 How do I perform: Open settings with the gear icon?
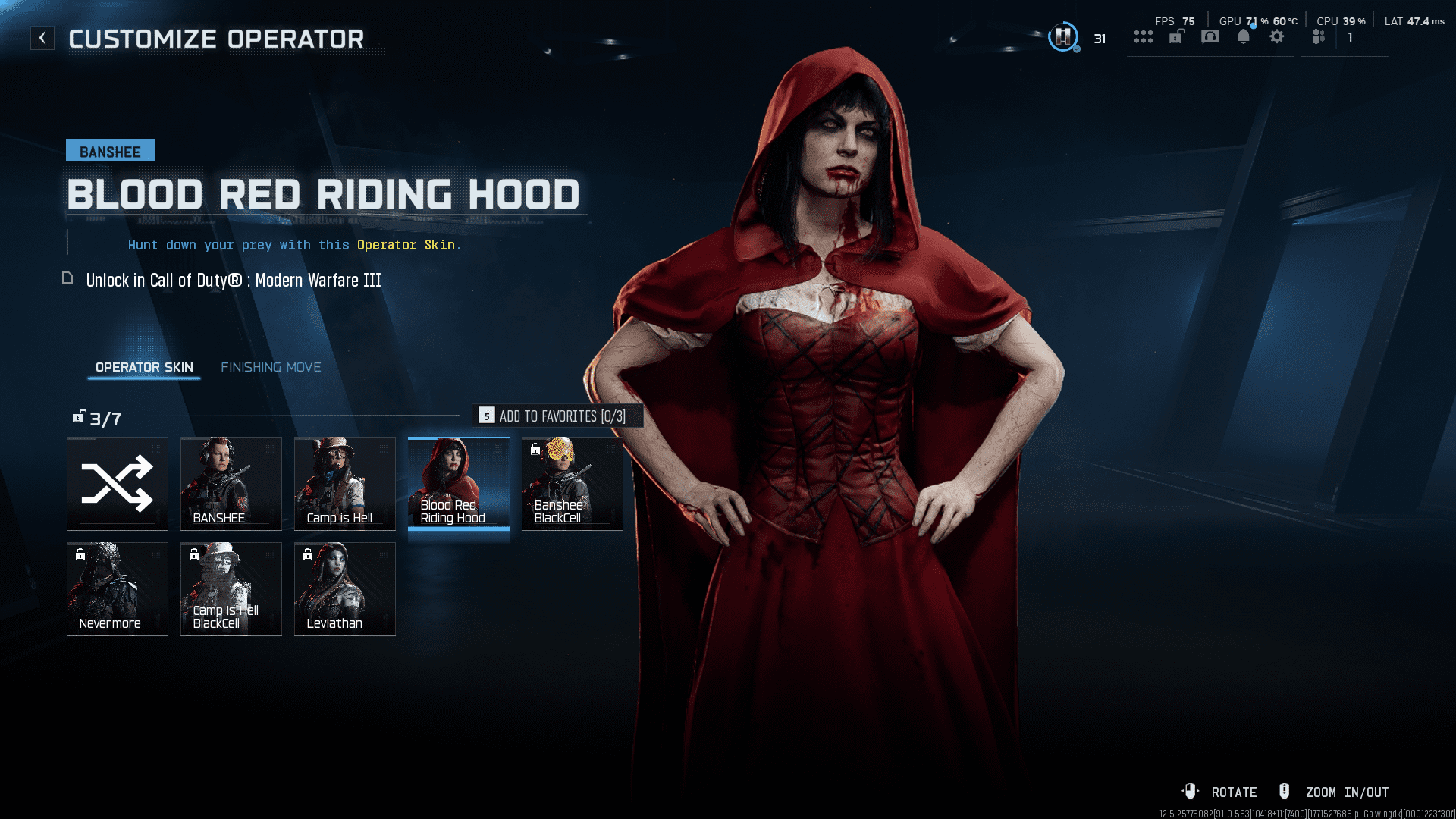point(1277,36)
